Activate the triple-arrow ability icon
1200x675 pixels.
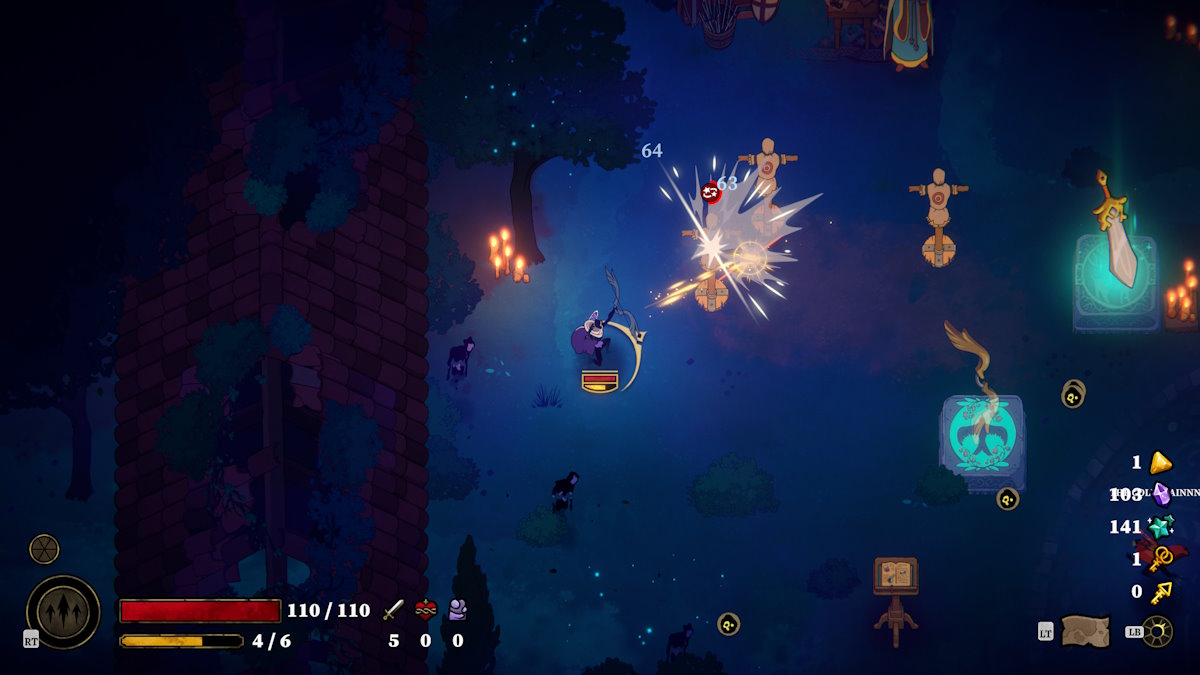[x=63, y=612]
